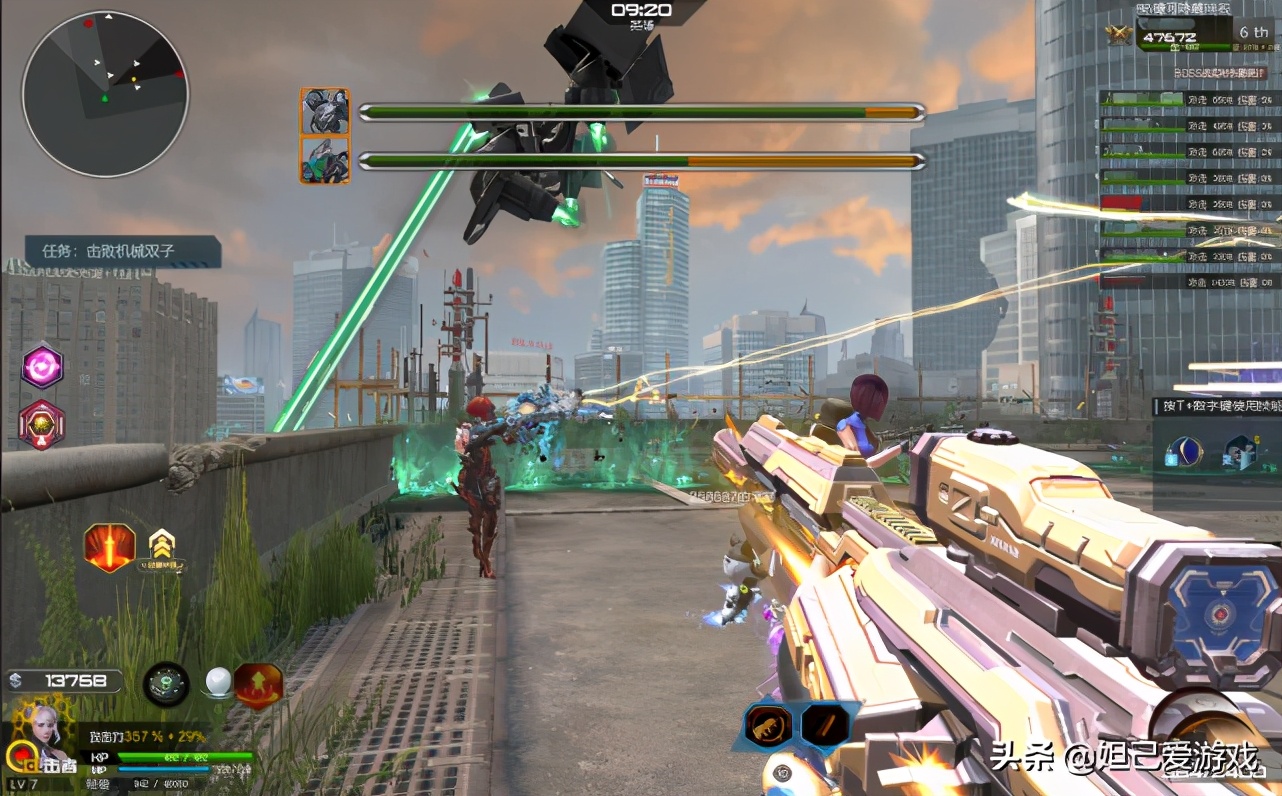Select the white orb item

pyautogui.click(x=218, y=683)
